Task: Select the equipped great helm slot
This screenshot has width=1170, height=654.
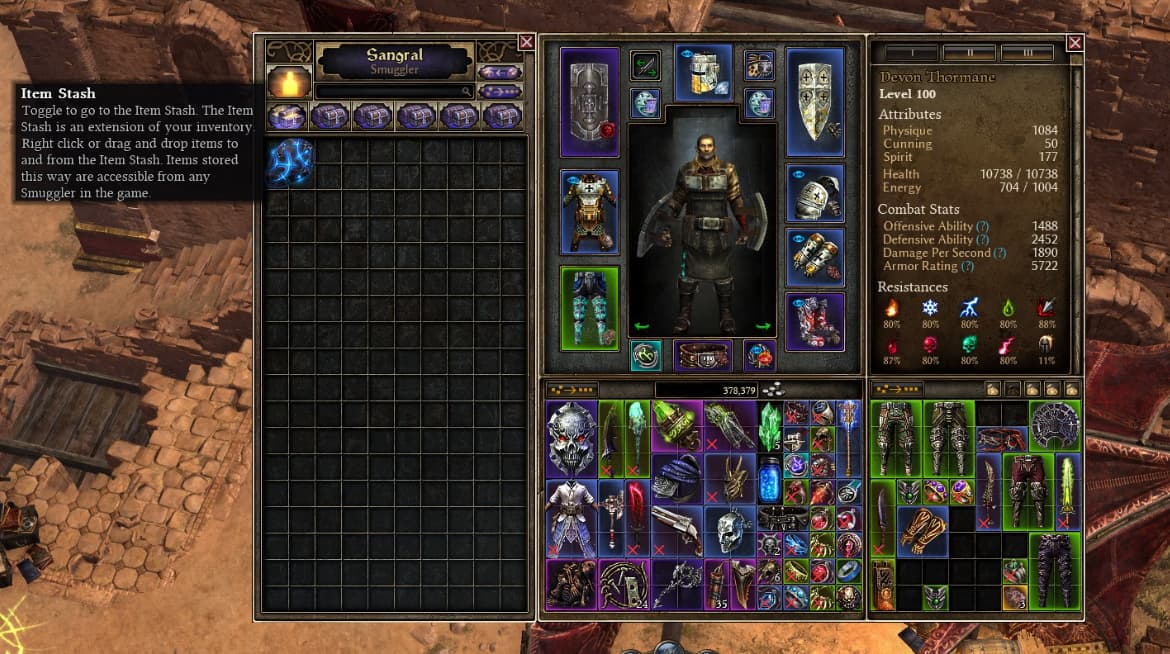Action: tap(704, 73)
